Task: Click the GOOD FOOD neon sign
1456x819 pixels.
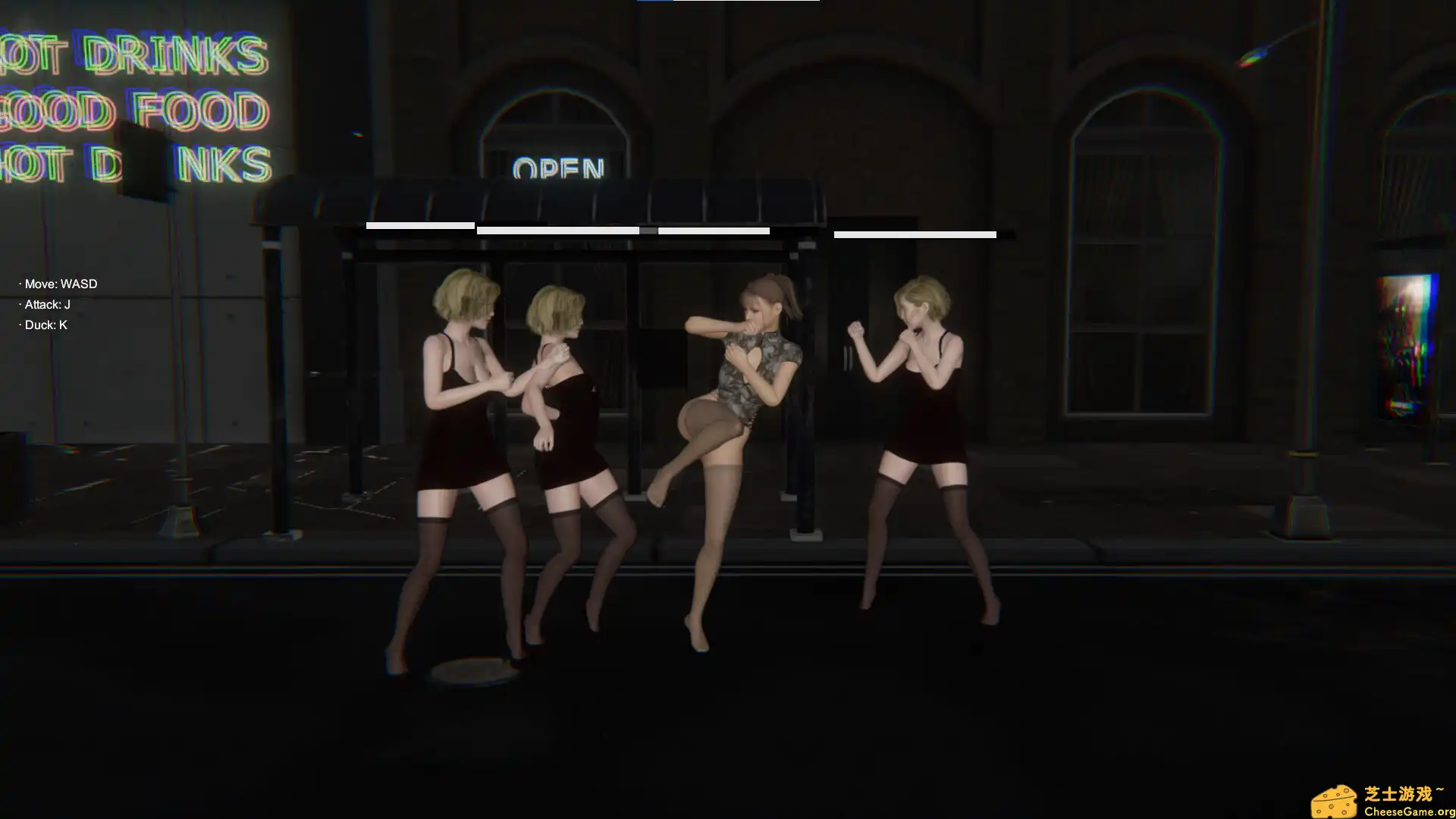Action: [x=129, y=112]
